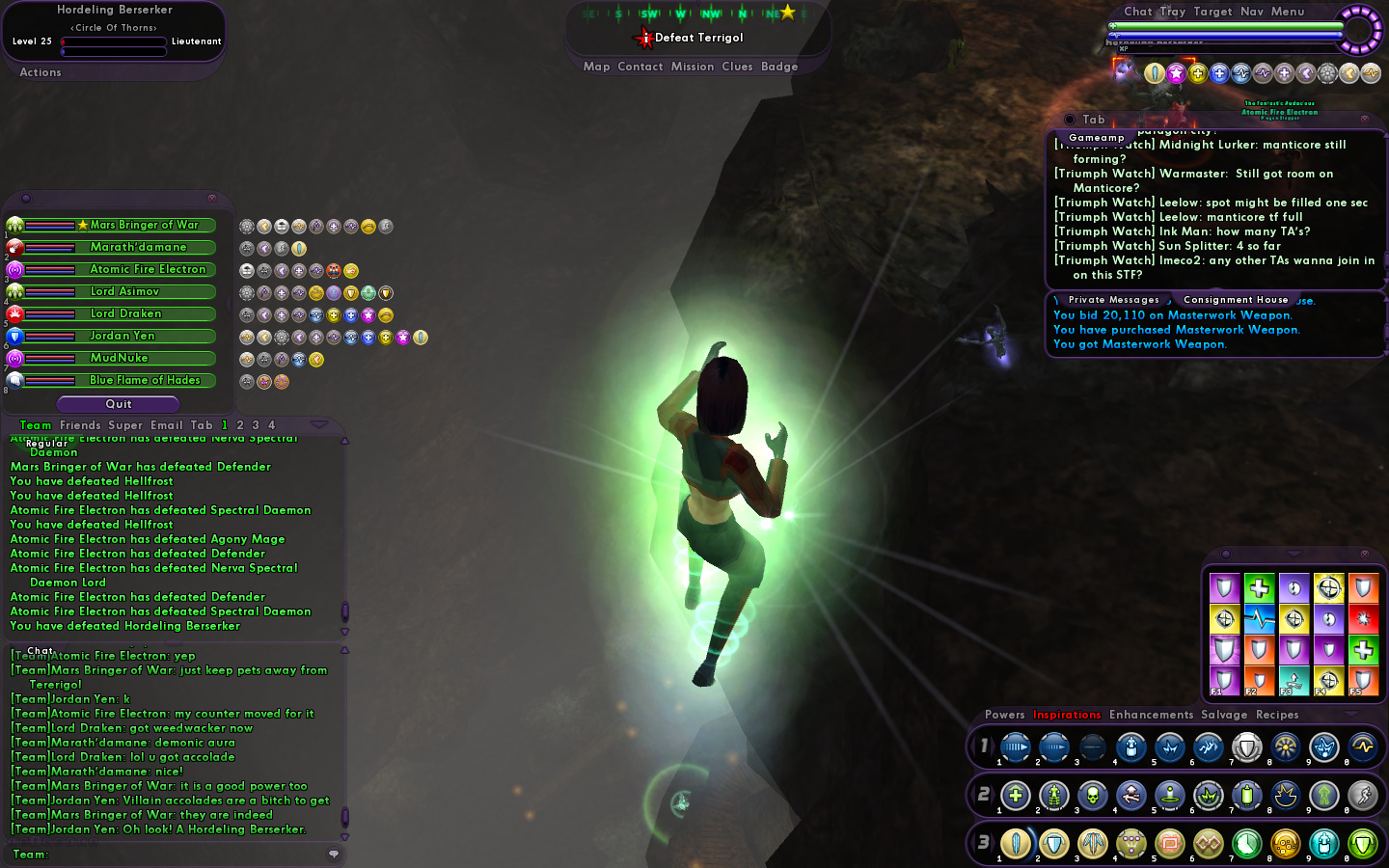This screenshot has width=1389, height=868.
Task: Open the Badge window
Action: tap(779, 67)
